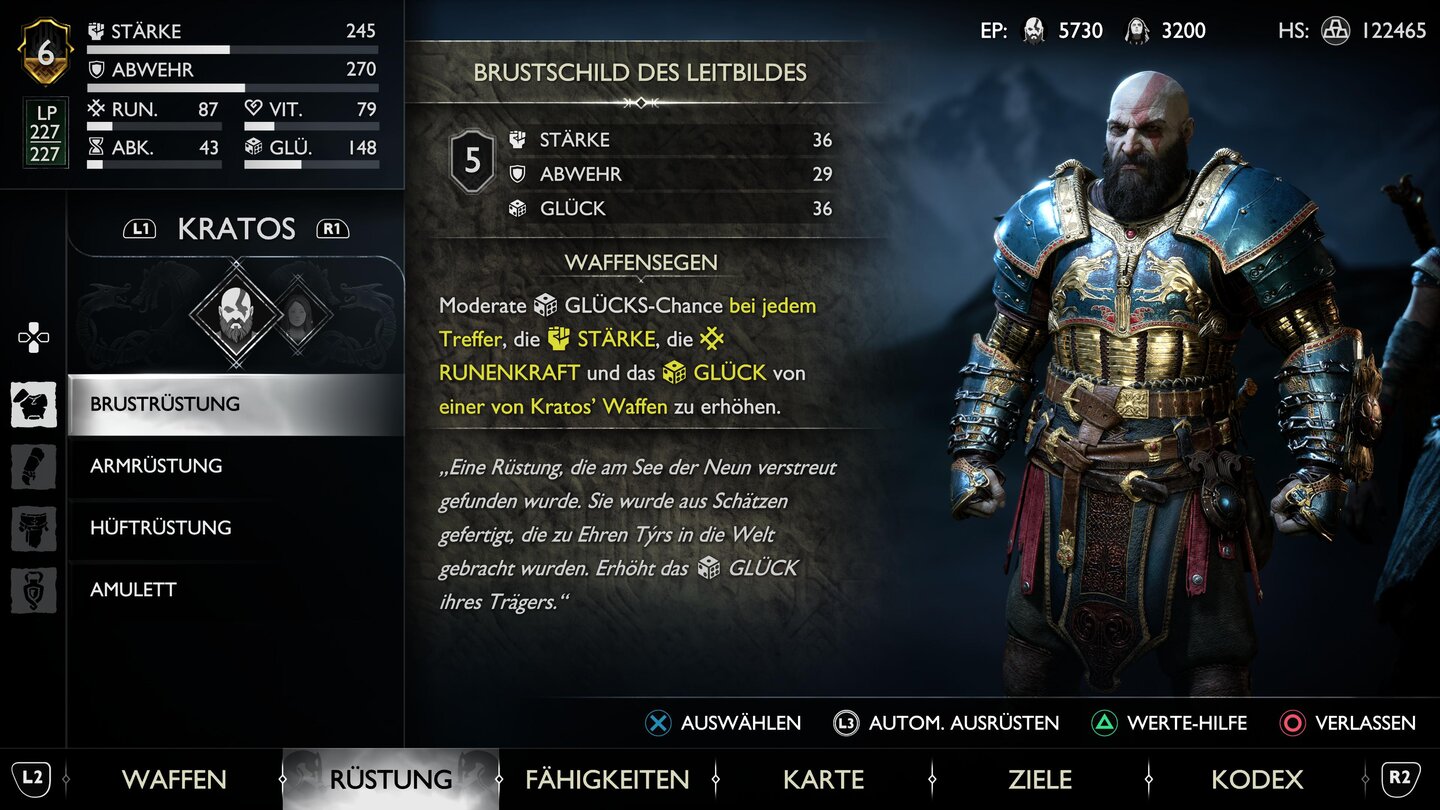Select the hip armor slot icon
Image resolution: width=1440 pixels, height=810 pixels.
coord(33,528)
